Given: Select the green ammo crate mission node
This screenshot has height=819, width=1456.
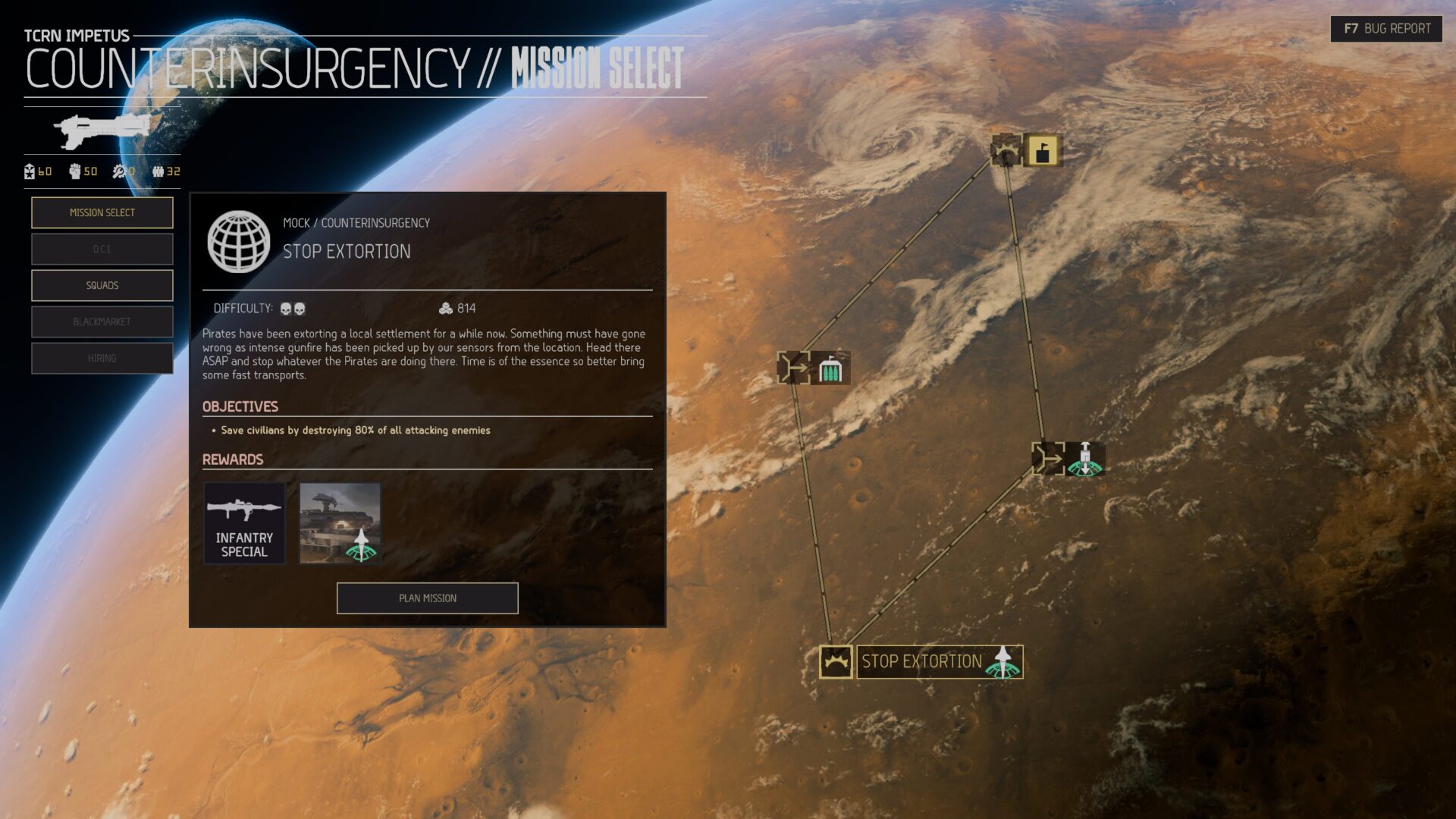Looking at the screenshot, I should click(x=830, y=369).
